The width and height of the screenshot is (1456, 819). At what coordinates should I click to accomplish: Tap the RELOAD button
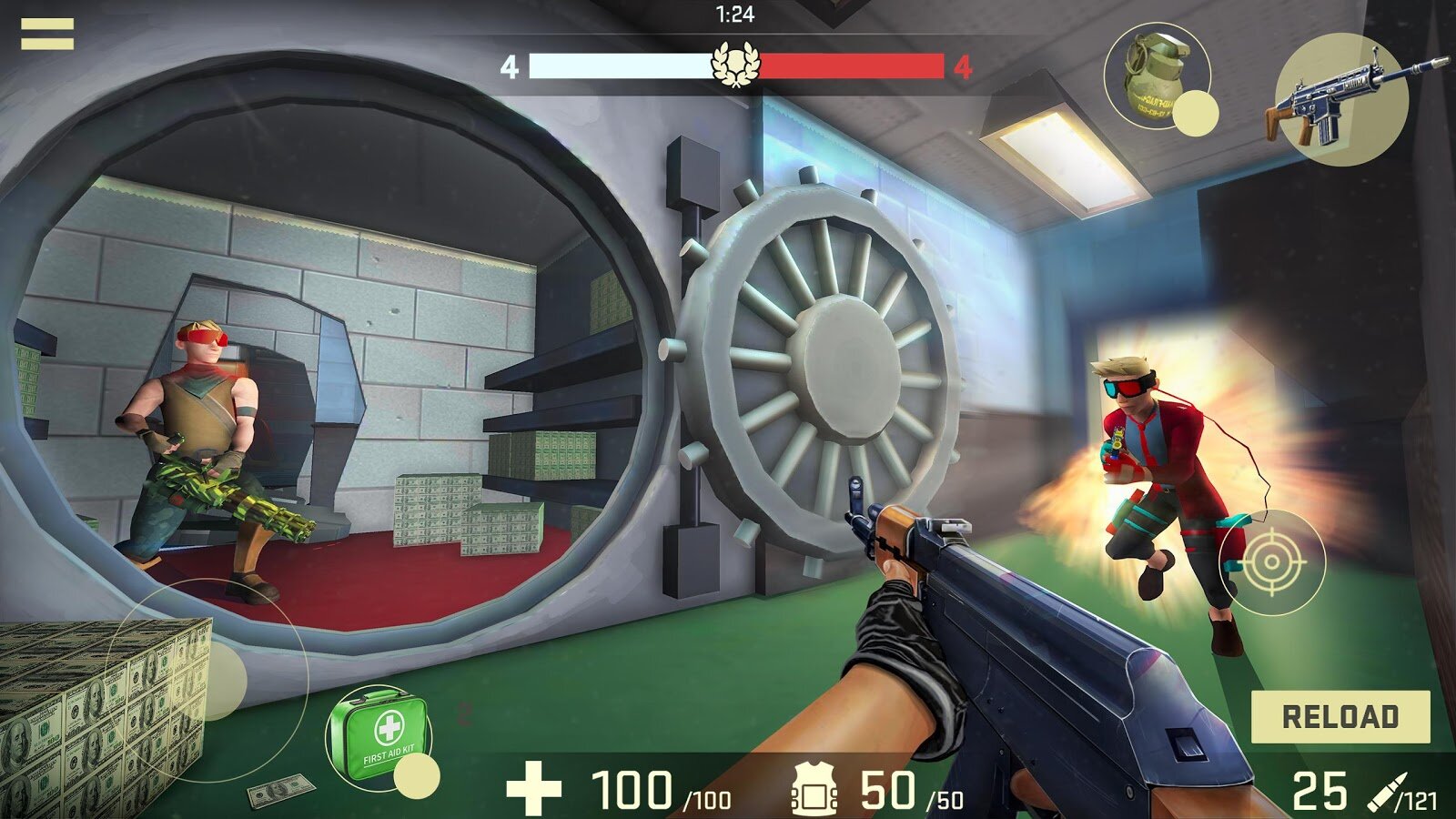click(1340, 716)
